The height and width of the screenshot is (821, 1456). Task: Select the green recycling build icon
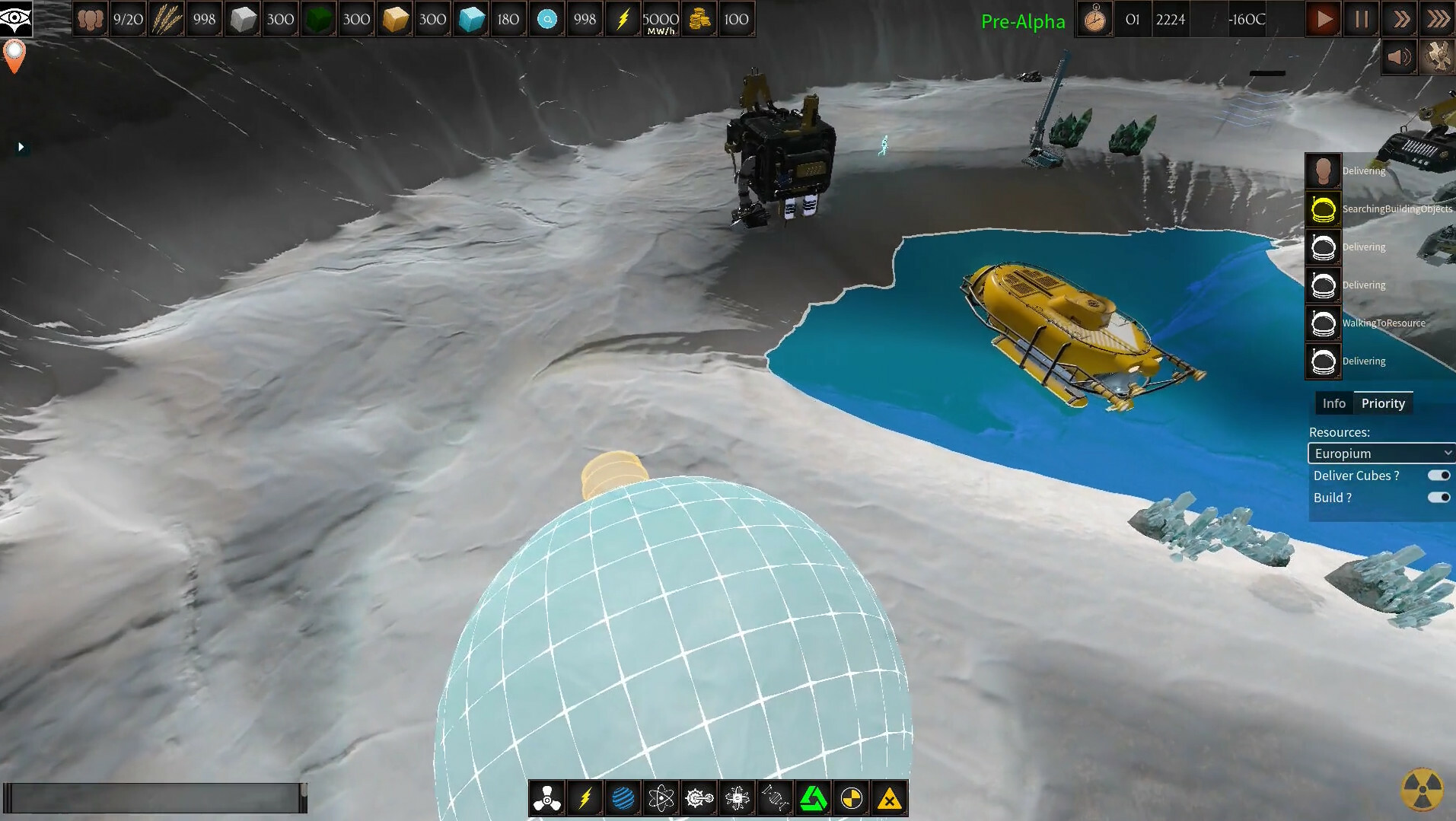(x=814, y=797)
